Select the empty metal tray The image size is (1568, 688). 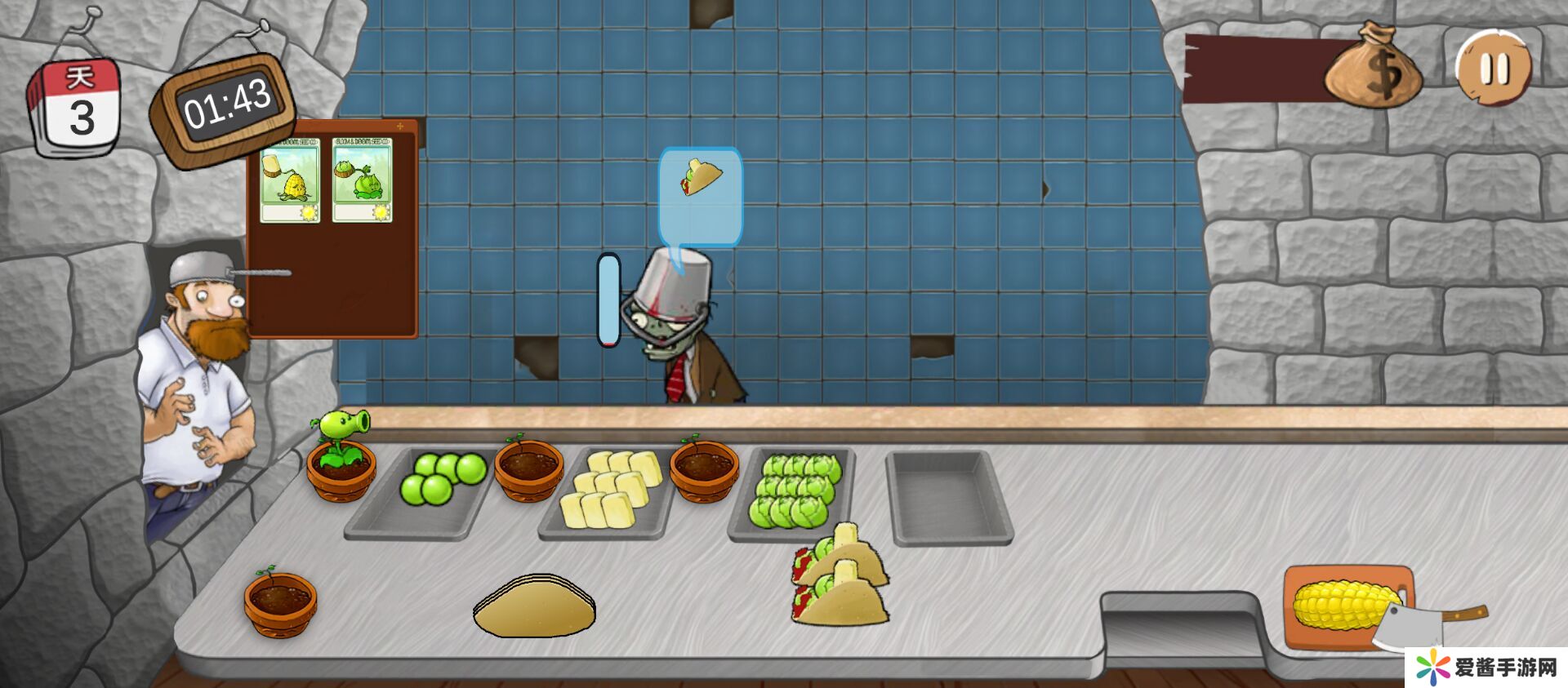948,495
